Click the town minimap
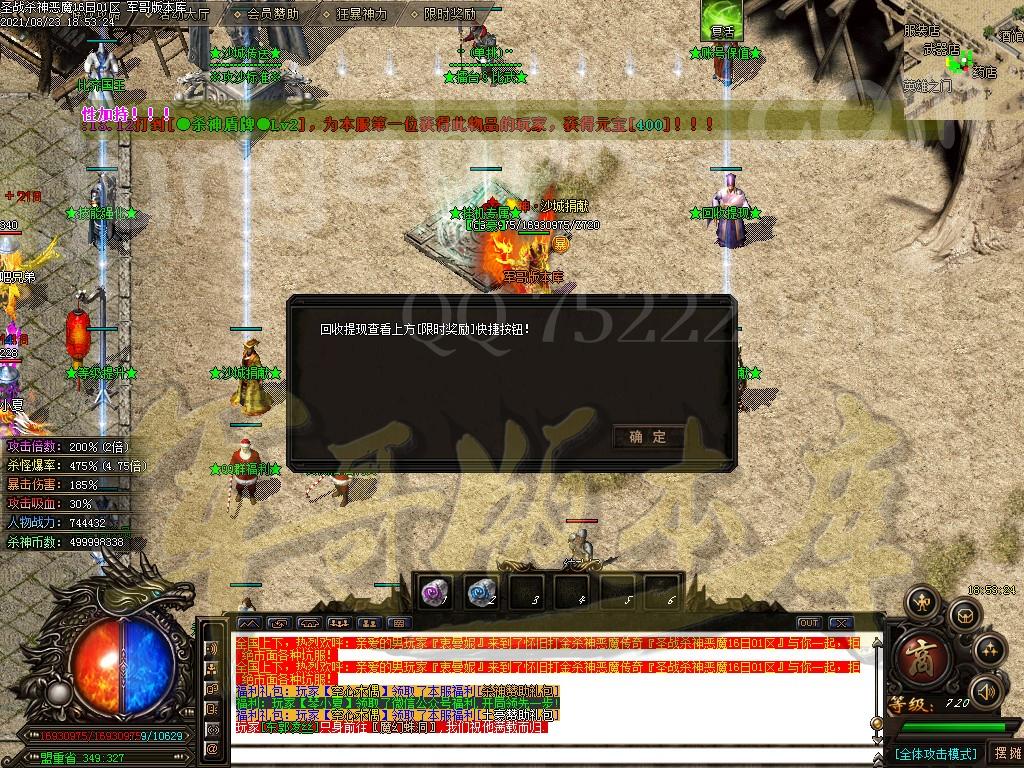Viewport: 1024px width, 768px height. [963, 58]
